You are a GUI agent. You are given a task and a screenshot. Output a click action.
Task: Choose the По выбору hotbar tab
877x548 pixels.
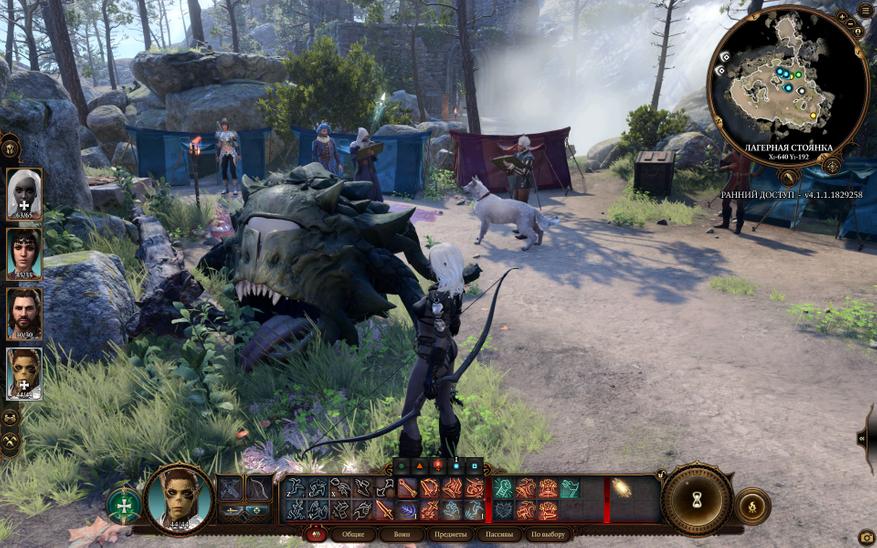548,535
